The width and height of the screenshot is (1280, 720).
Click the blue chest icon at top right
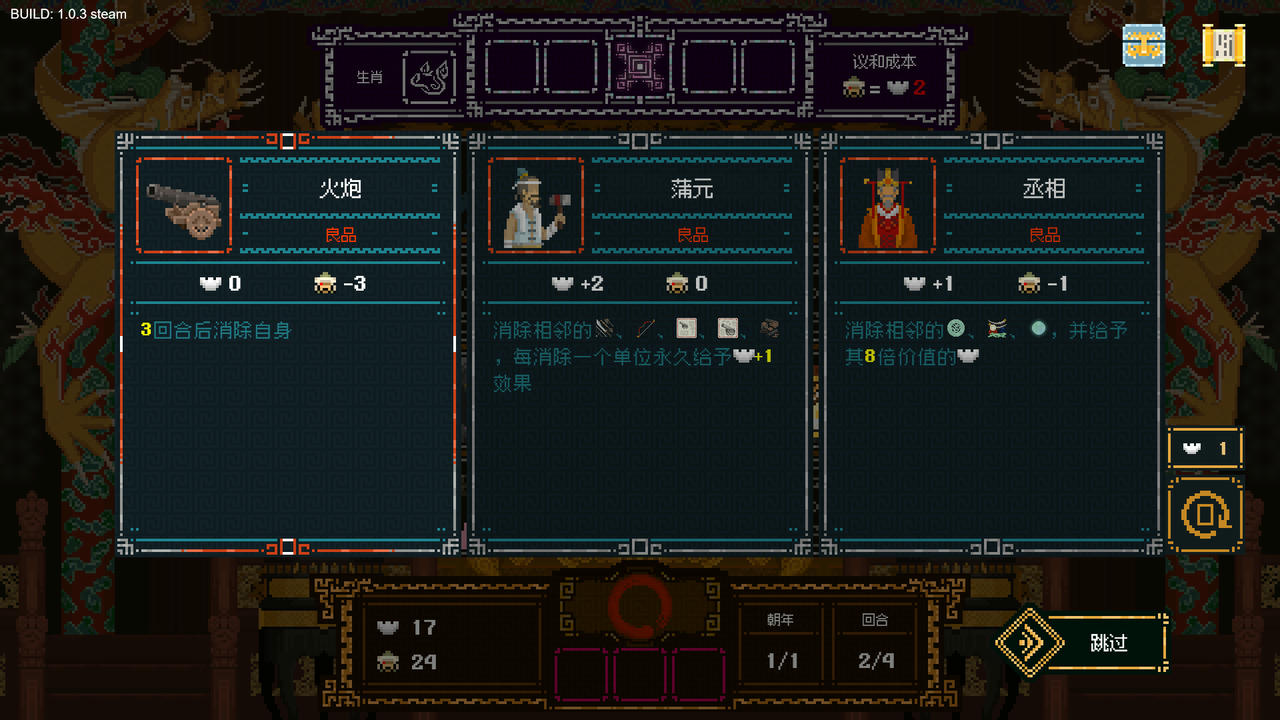click(x=1143, y=45)
